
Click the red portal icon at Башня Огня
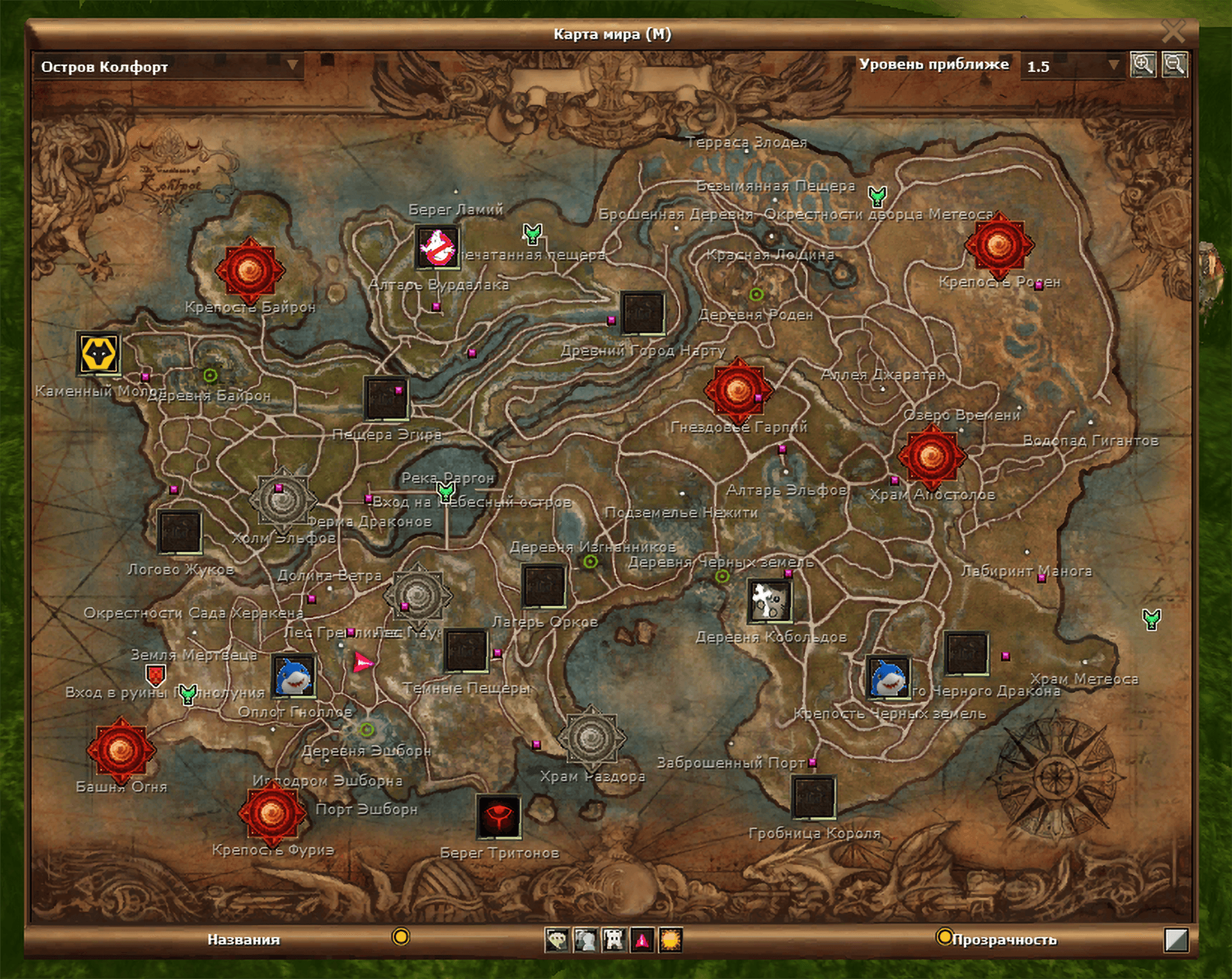click(120, 749)
